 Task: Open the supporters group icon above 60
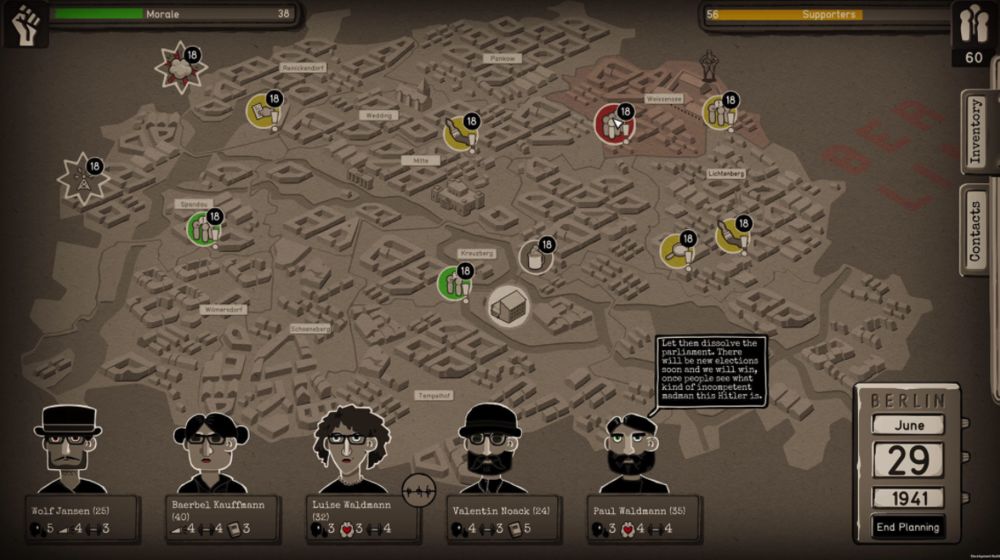coord(973,24)
